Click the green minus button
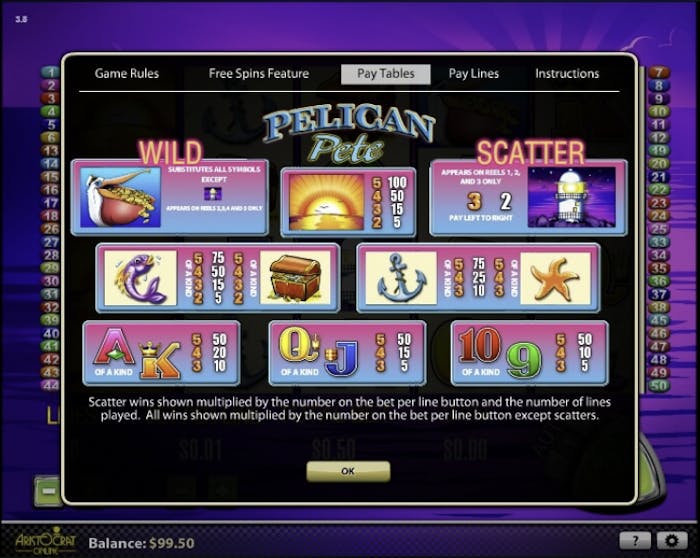Image resolution: width=700 pixels, height=558 pixels. 47,491
